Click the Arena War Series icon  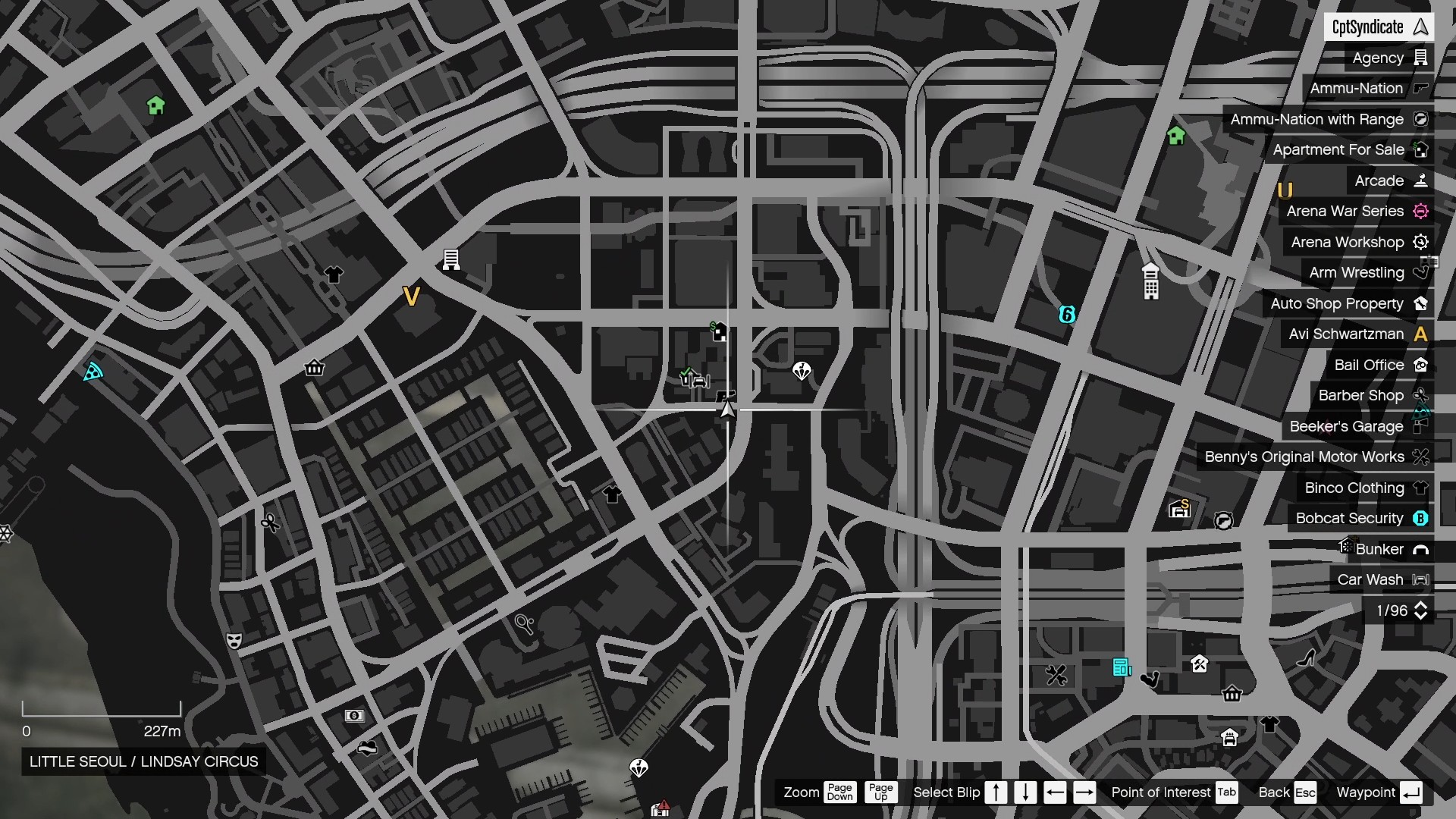point(1422,211)
